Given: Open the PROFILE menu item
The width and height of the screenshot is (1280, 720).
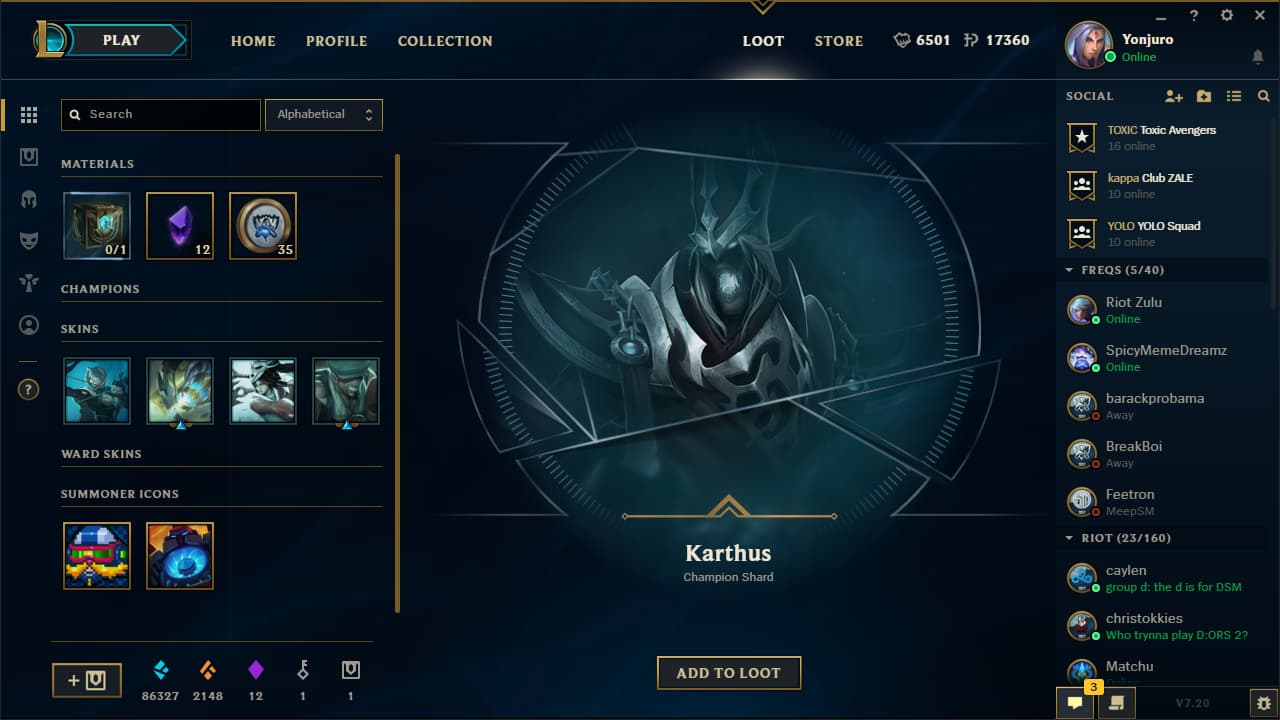Looking at the screenshot, I should click(x=336, y=41).
